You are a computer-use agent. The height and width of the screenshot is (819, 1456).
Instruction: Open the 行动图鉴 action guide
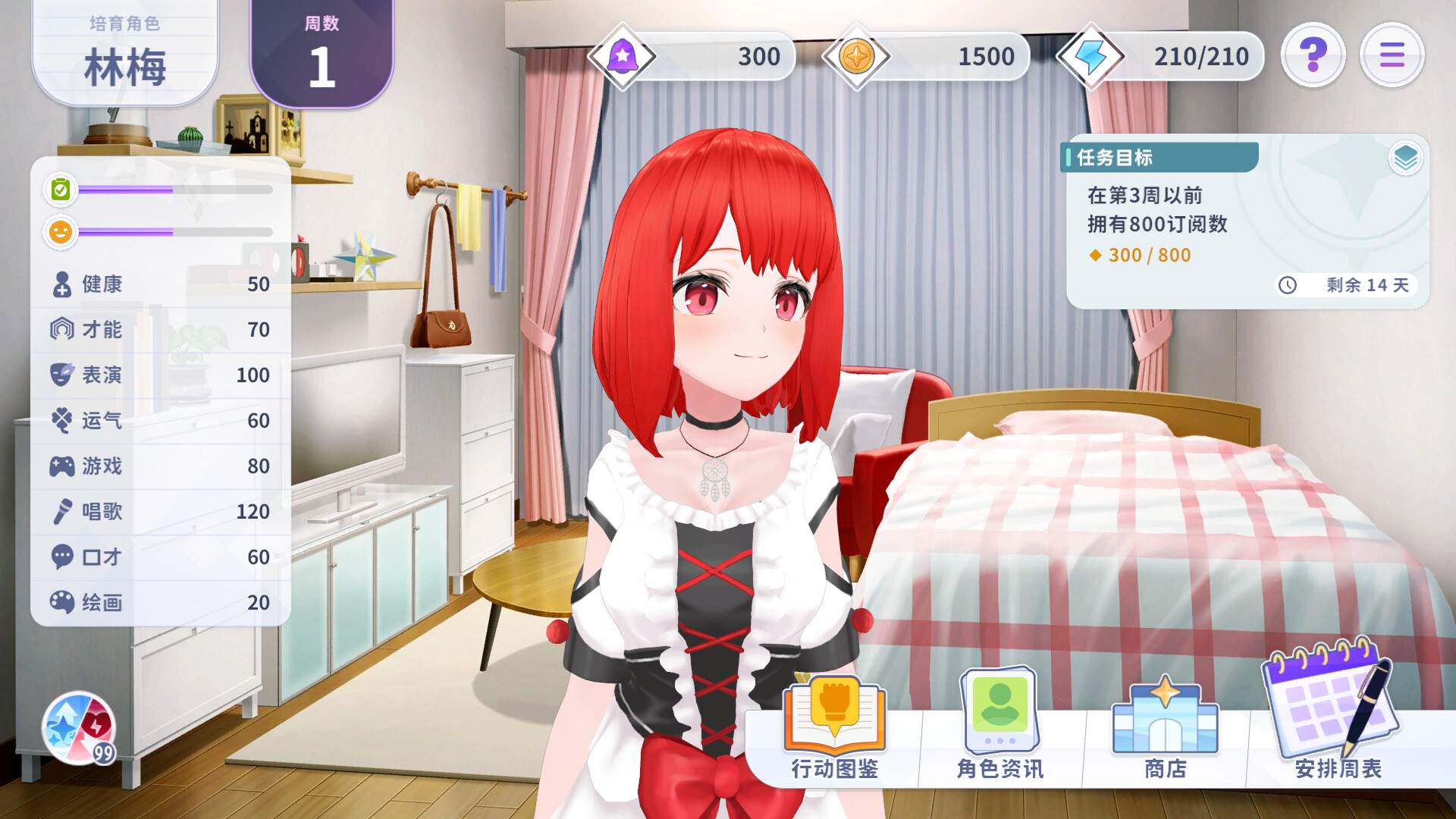[x=834, y=713]
